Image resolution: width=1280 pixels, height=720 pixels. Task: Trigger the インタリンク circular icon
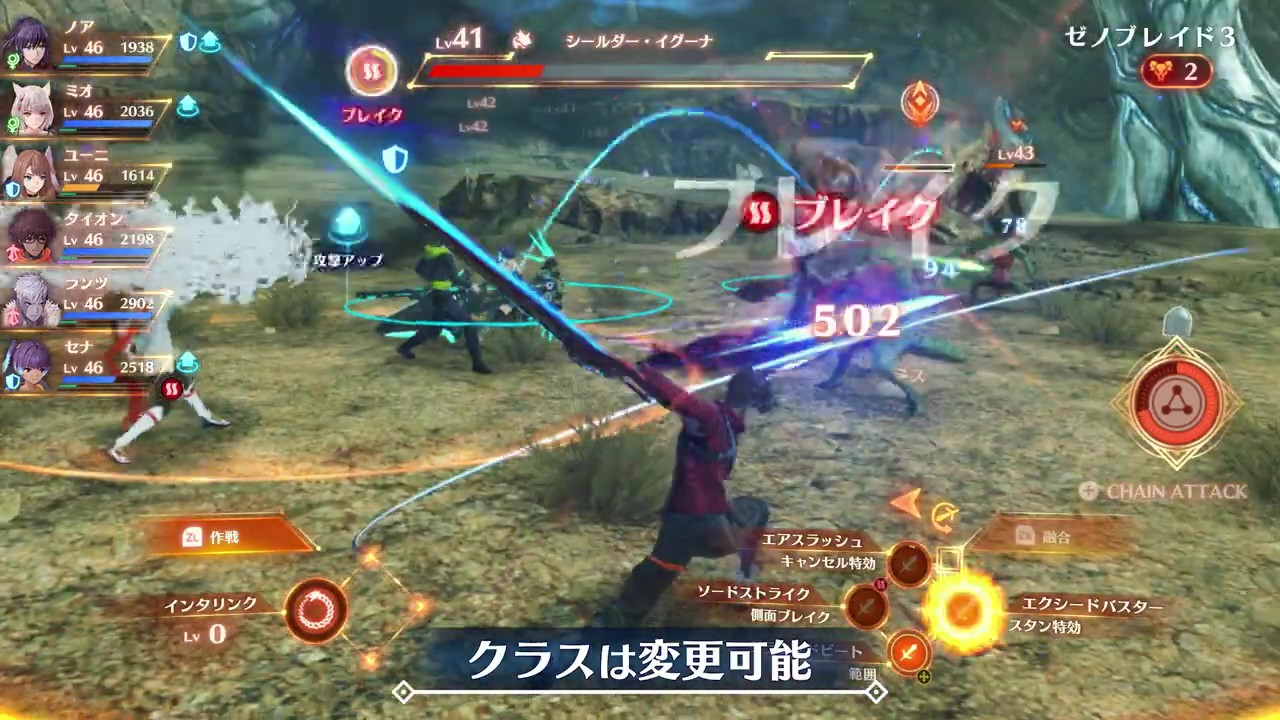[315, 610]
